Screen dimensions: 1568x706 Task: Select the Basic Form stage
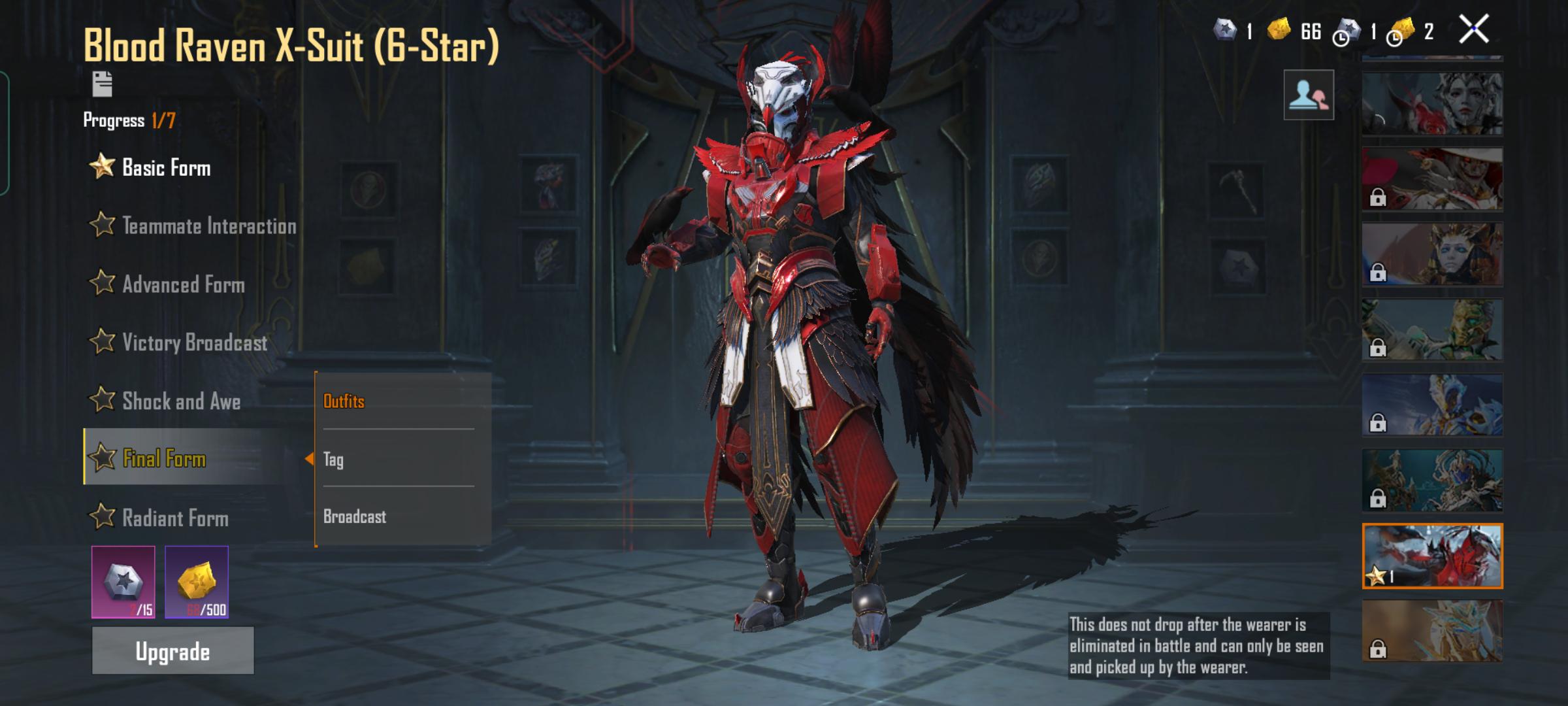point(166,168)
